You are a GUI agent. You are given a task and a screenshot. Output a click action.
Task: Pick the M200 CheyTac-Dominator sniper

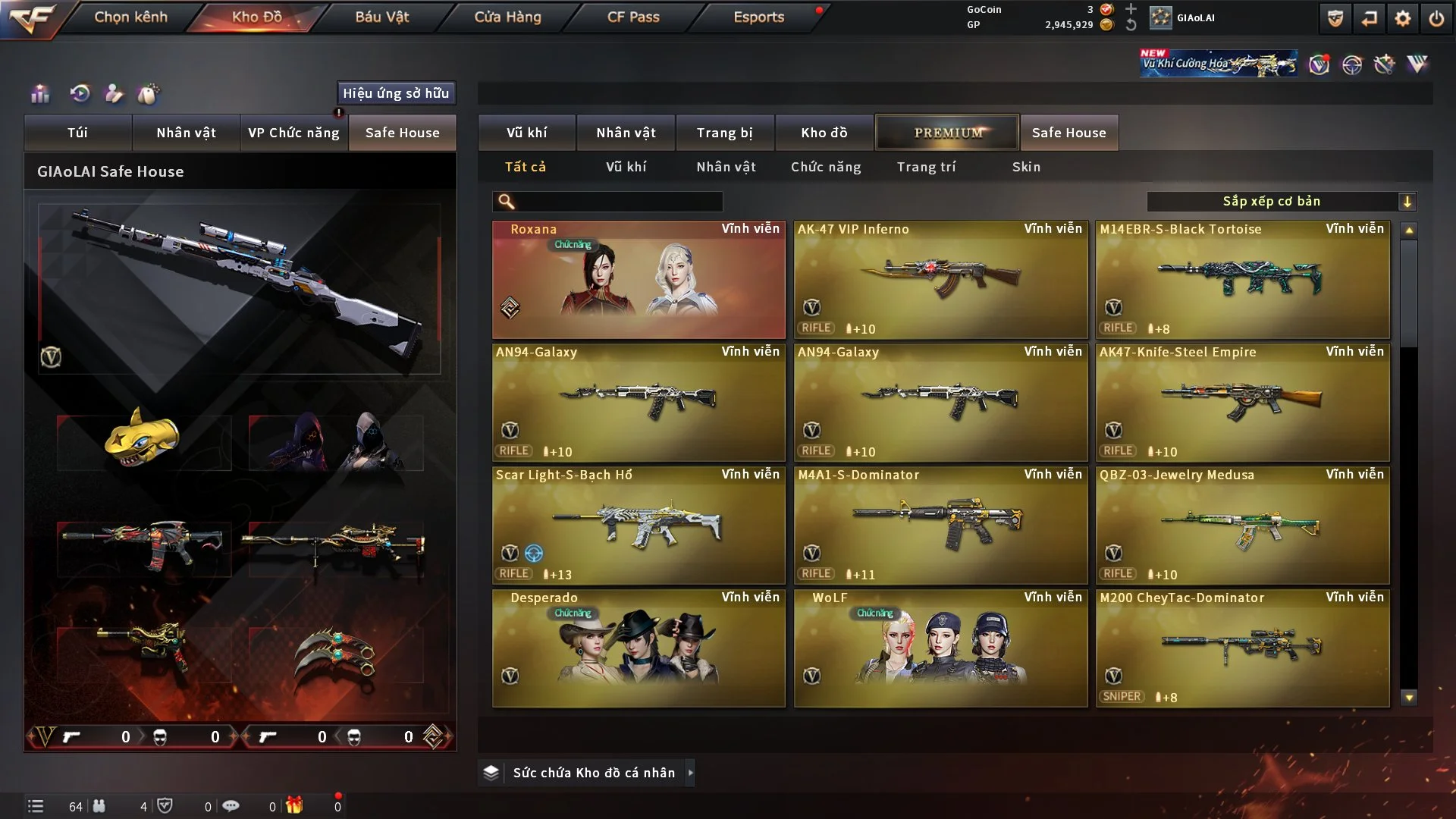pyautogui.click(x=1242, y=648)
